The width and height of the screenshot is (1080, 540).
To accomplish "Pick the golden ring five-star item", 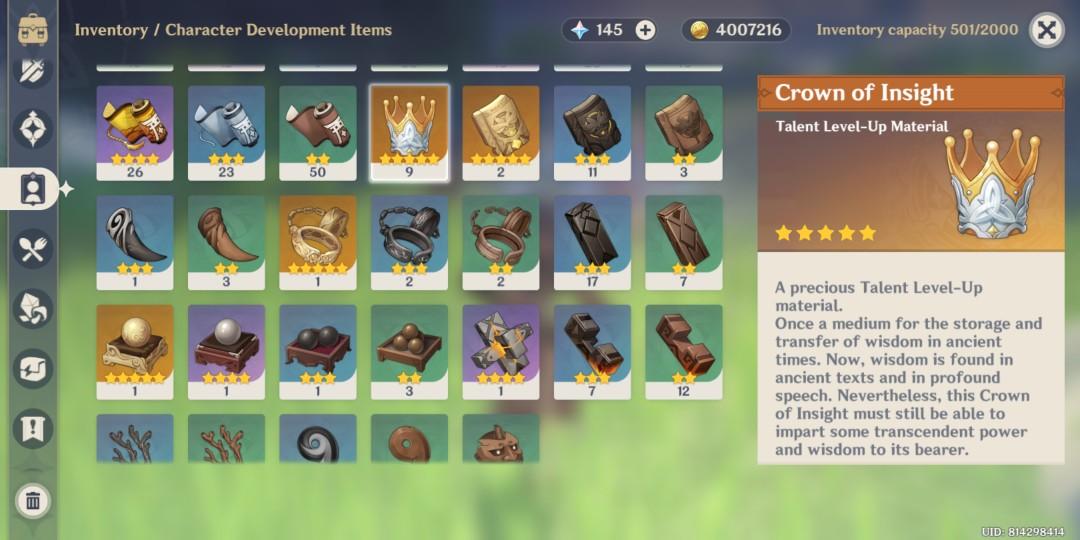I will point(317,239).
